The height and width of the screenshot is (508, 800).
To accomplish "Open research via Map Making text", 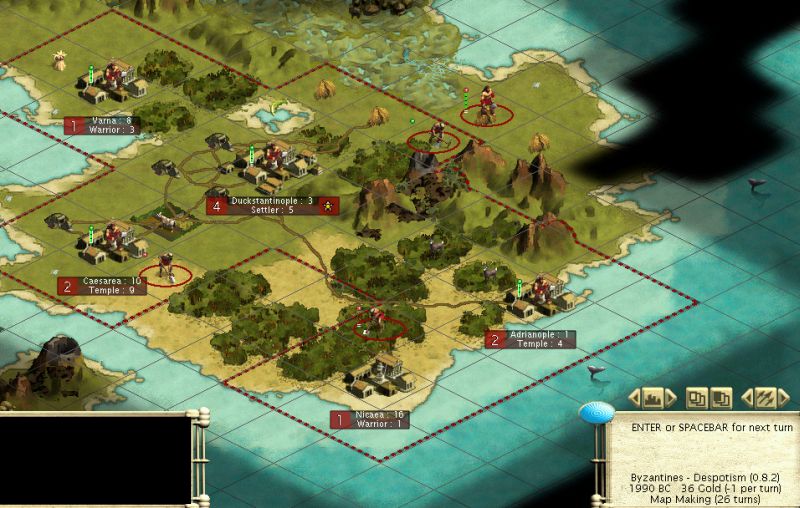I will [706, 499].
